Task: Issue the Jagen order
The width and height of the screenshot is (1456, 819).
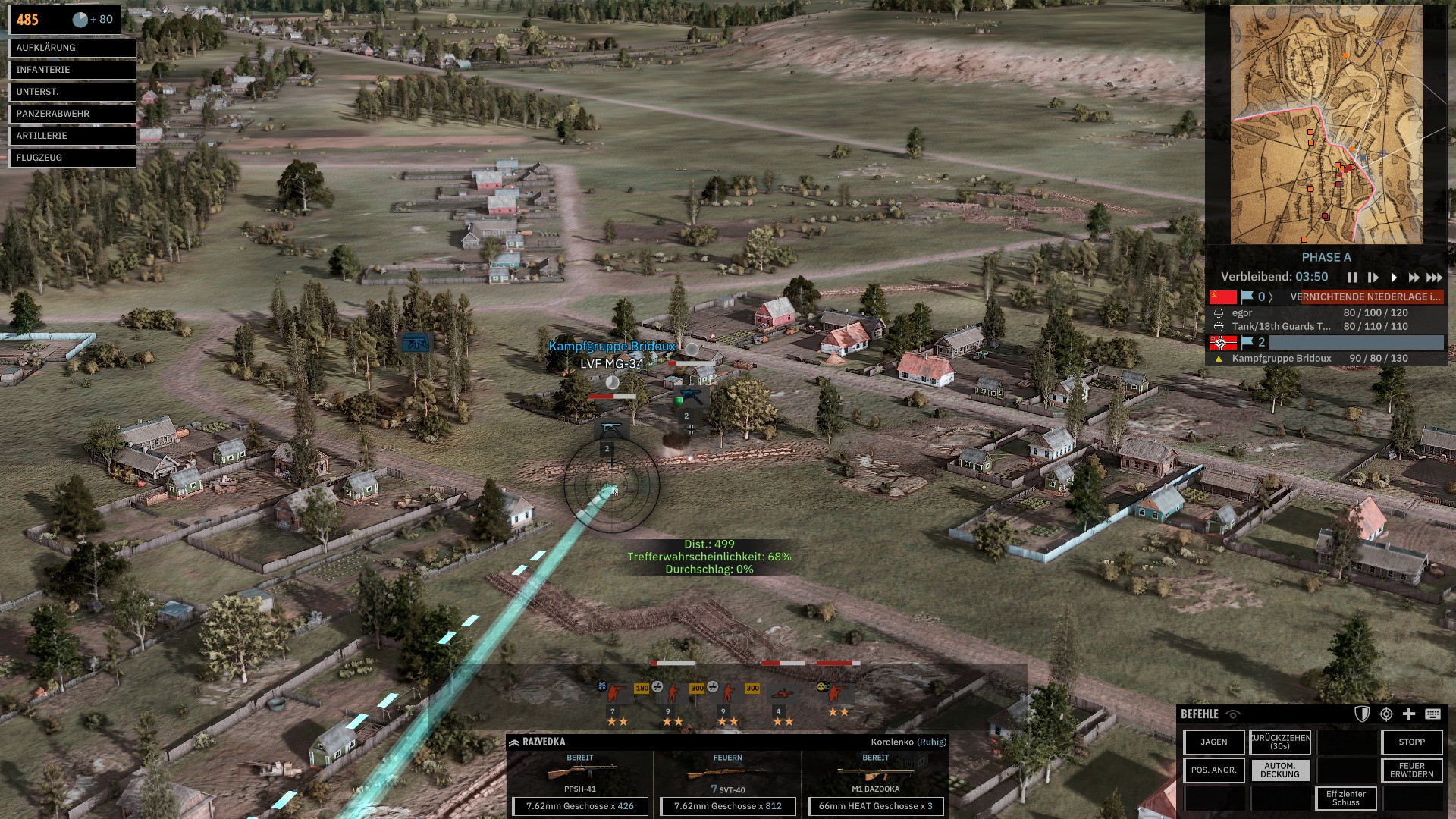Action: (x=1214, y=742)
